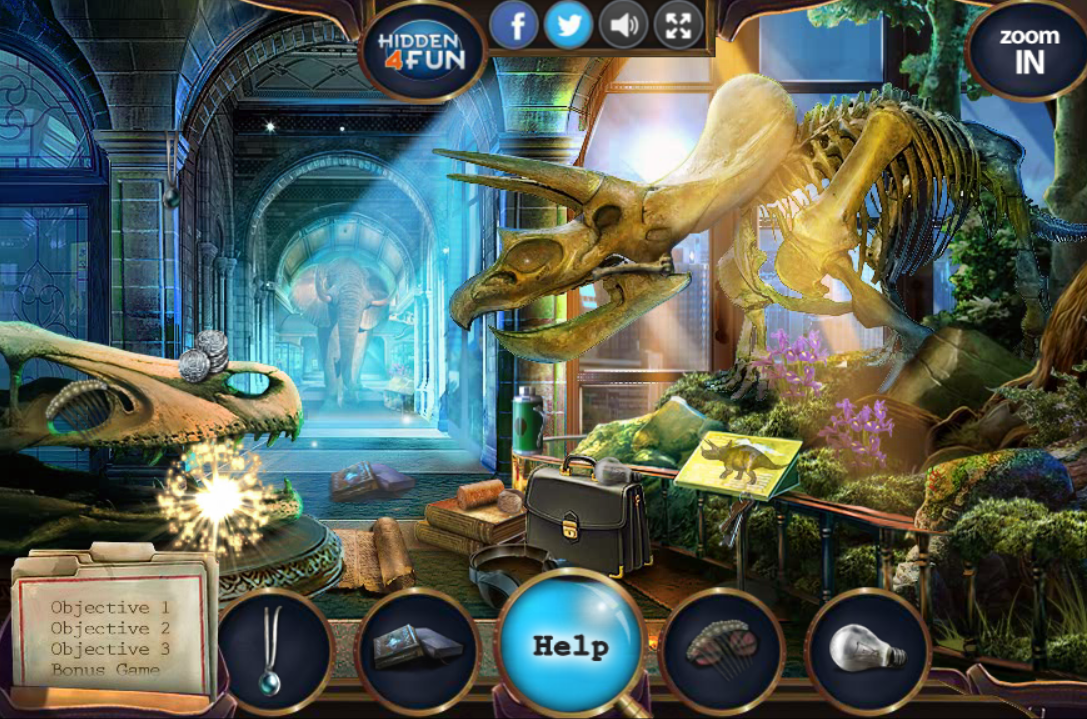Viewport: 1087px width, 719px height.
Task: Select the decorative hair comb slot
Action: [x=722, y=649]
